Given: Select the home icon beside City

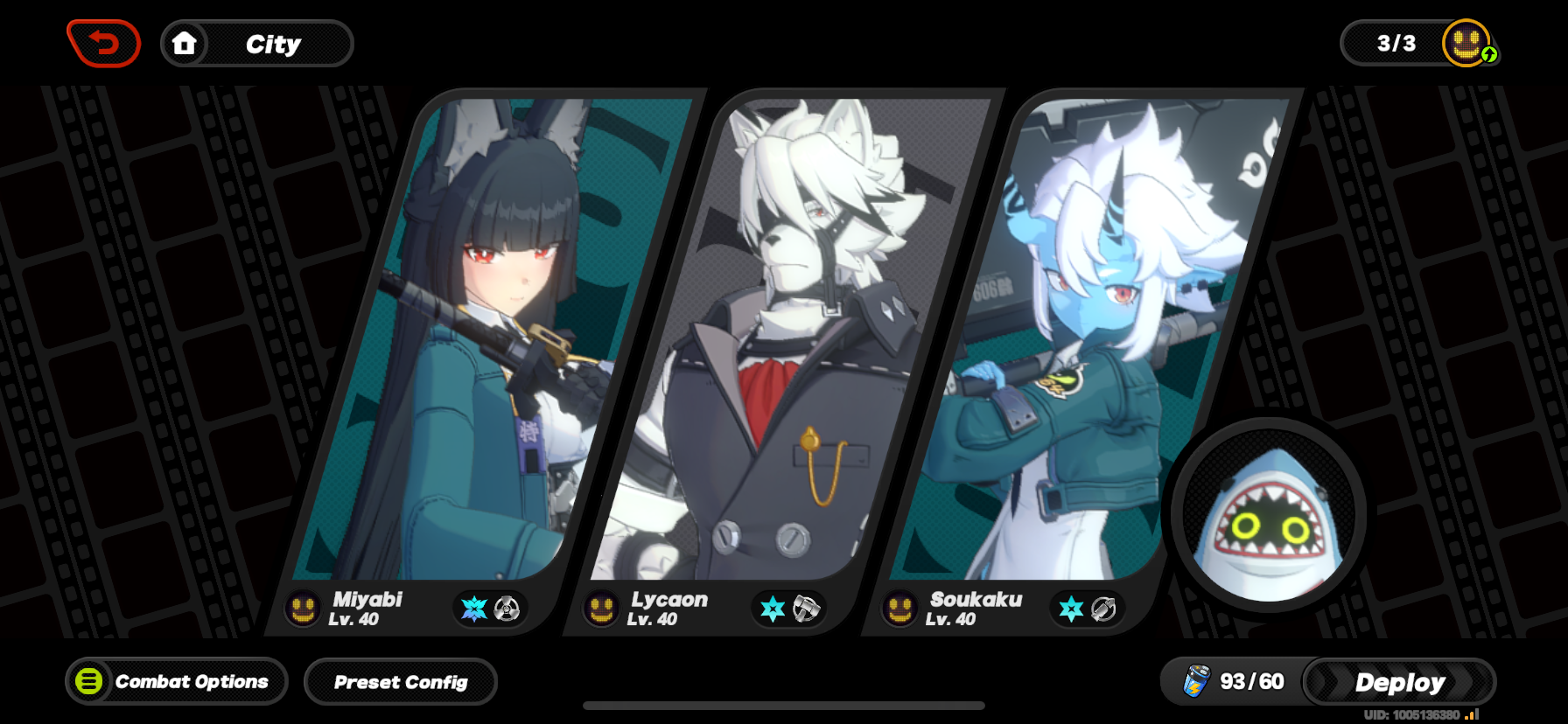Looking at the screenshot, I should click(186, 43).
